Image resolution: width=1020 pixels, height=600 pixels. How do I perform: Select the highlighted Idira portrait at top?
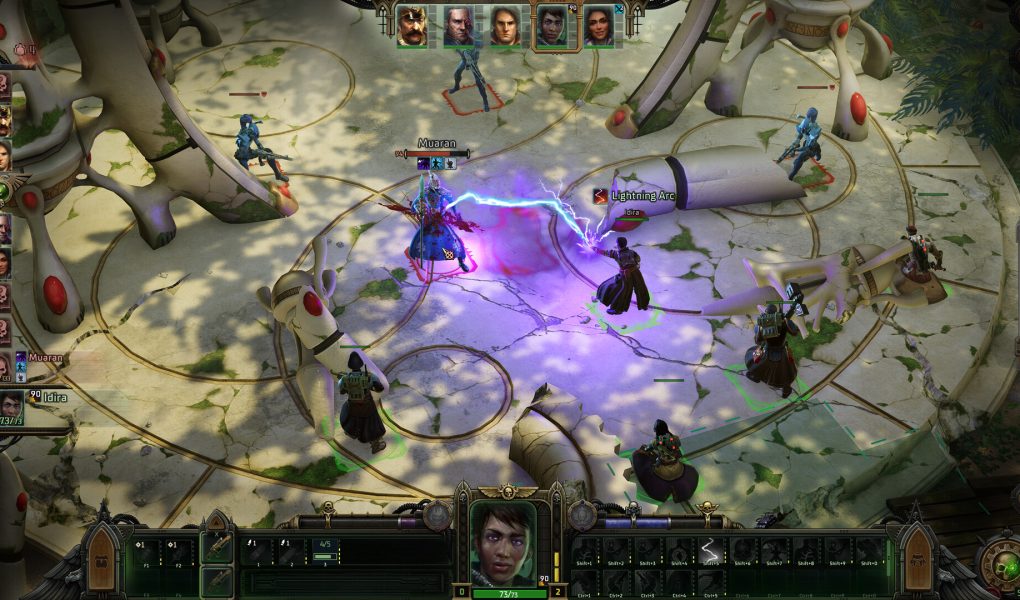[552, 26]
